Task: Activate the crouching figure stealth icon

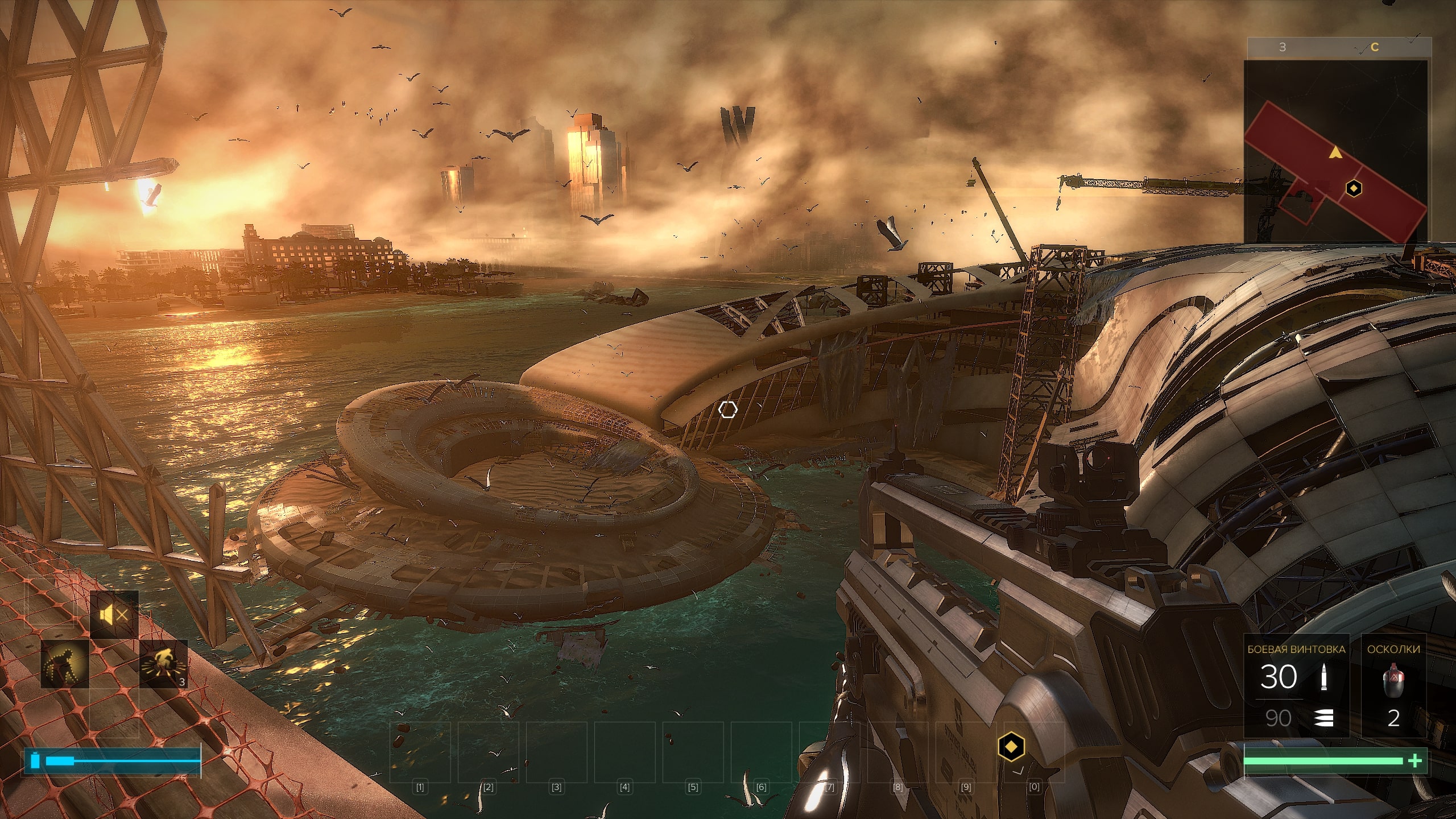Action: coord(65,664)
